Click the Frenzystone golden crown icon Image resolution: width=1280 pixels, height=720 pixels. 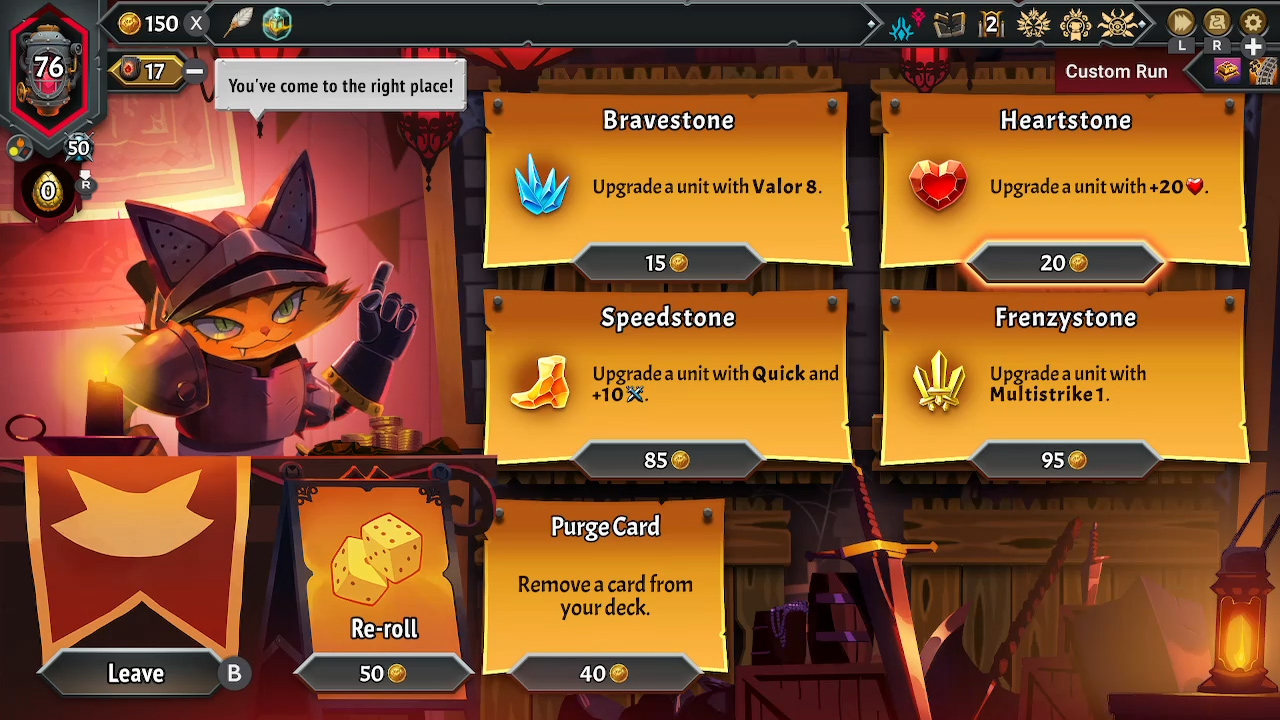940,382
